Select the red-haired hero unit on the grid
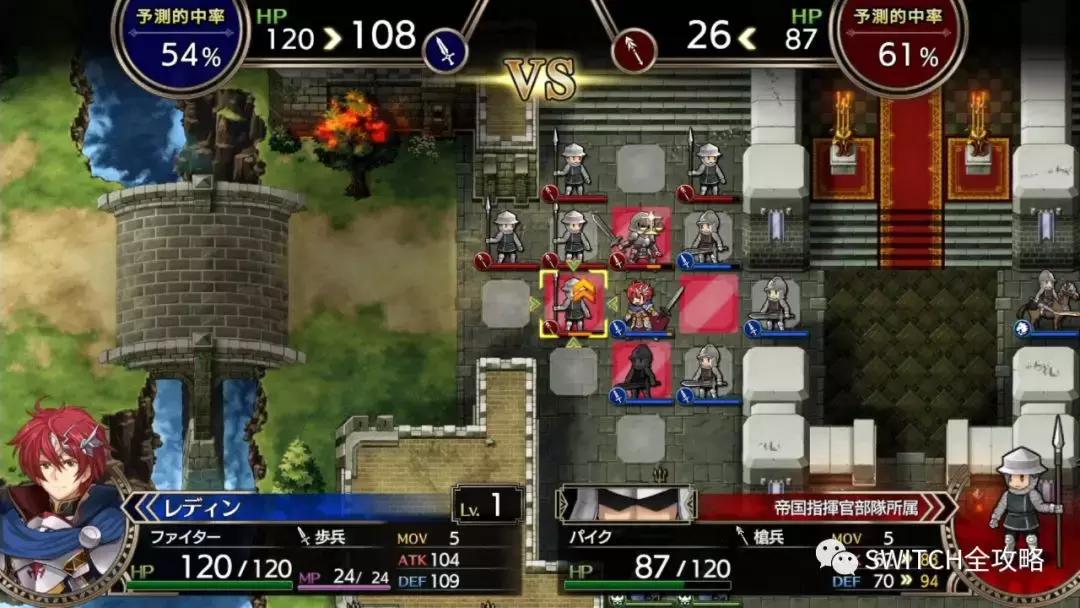The image size is (1080, 608). tap(641, 303)
